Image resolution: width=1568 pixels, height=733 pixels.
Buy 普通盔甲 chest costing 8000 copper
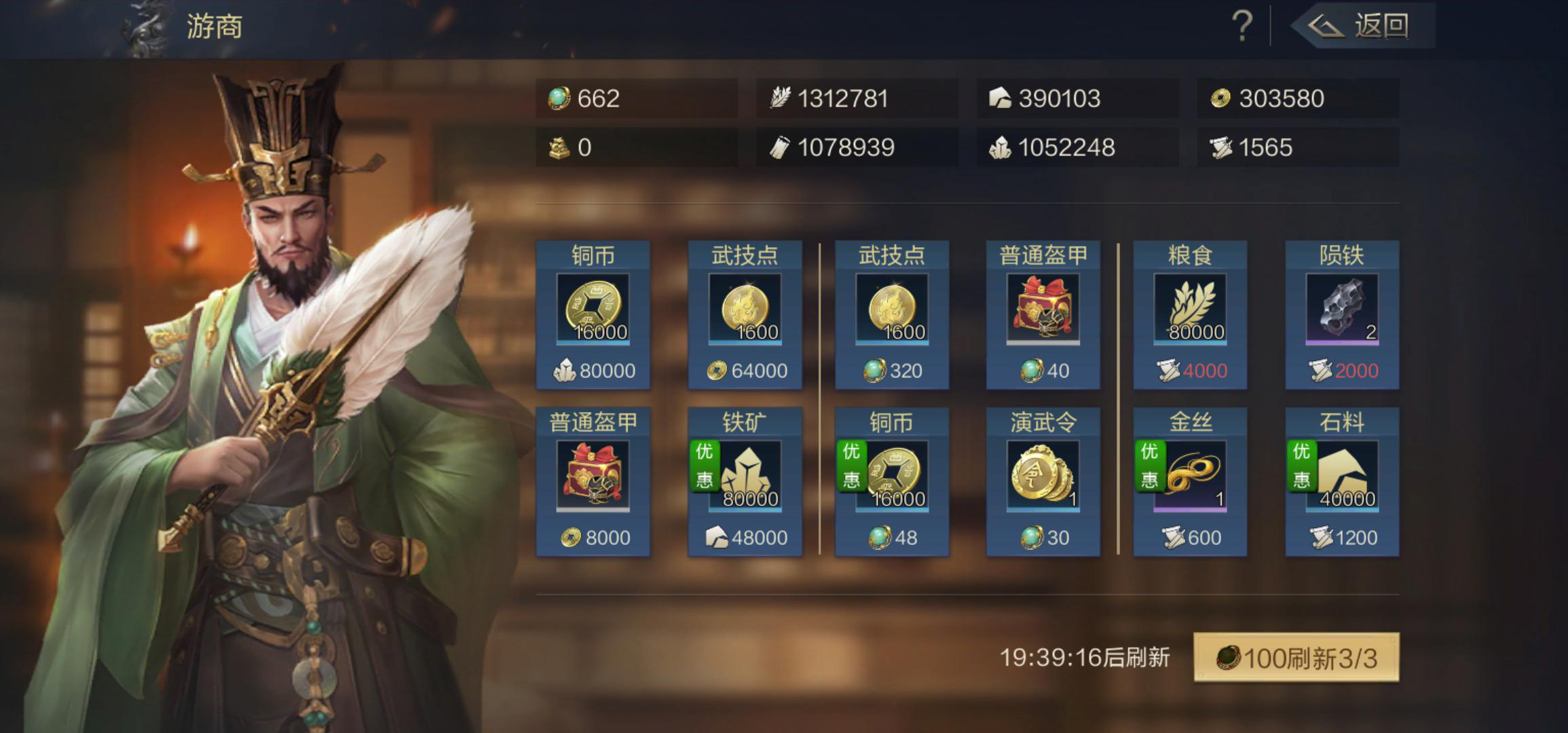(x=593, y=482)
